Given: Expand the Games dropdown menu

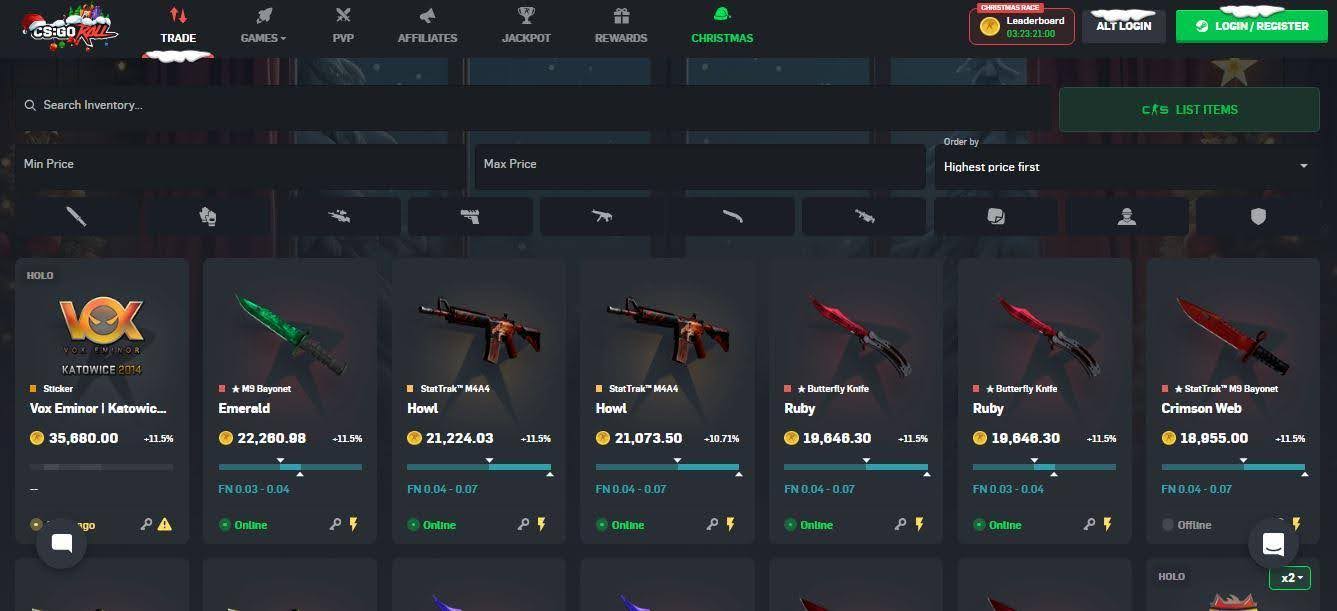Looking at the screenshot, I should pos(263,27).
